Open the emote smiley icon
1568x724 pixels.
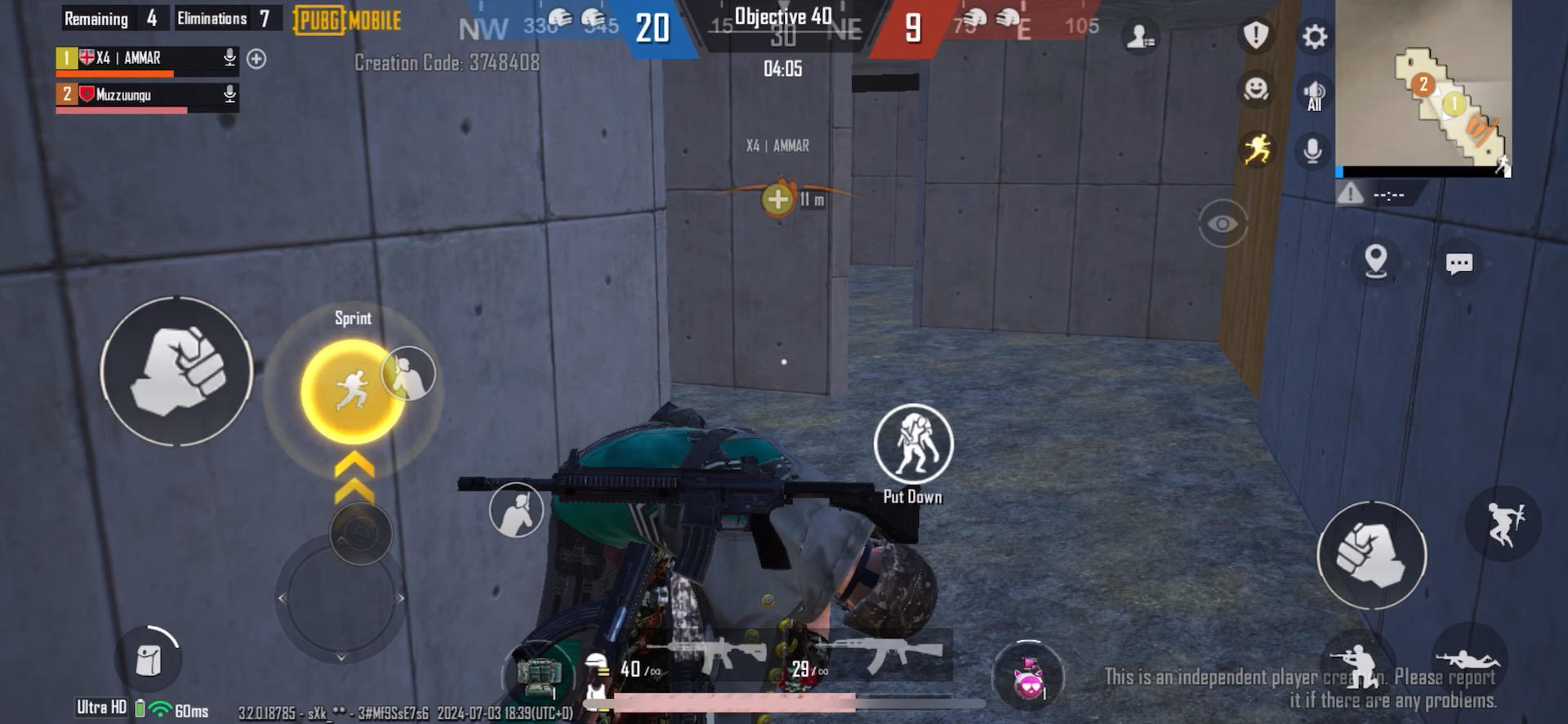click(1255, 92)
